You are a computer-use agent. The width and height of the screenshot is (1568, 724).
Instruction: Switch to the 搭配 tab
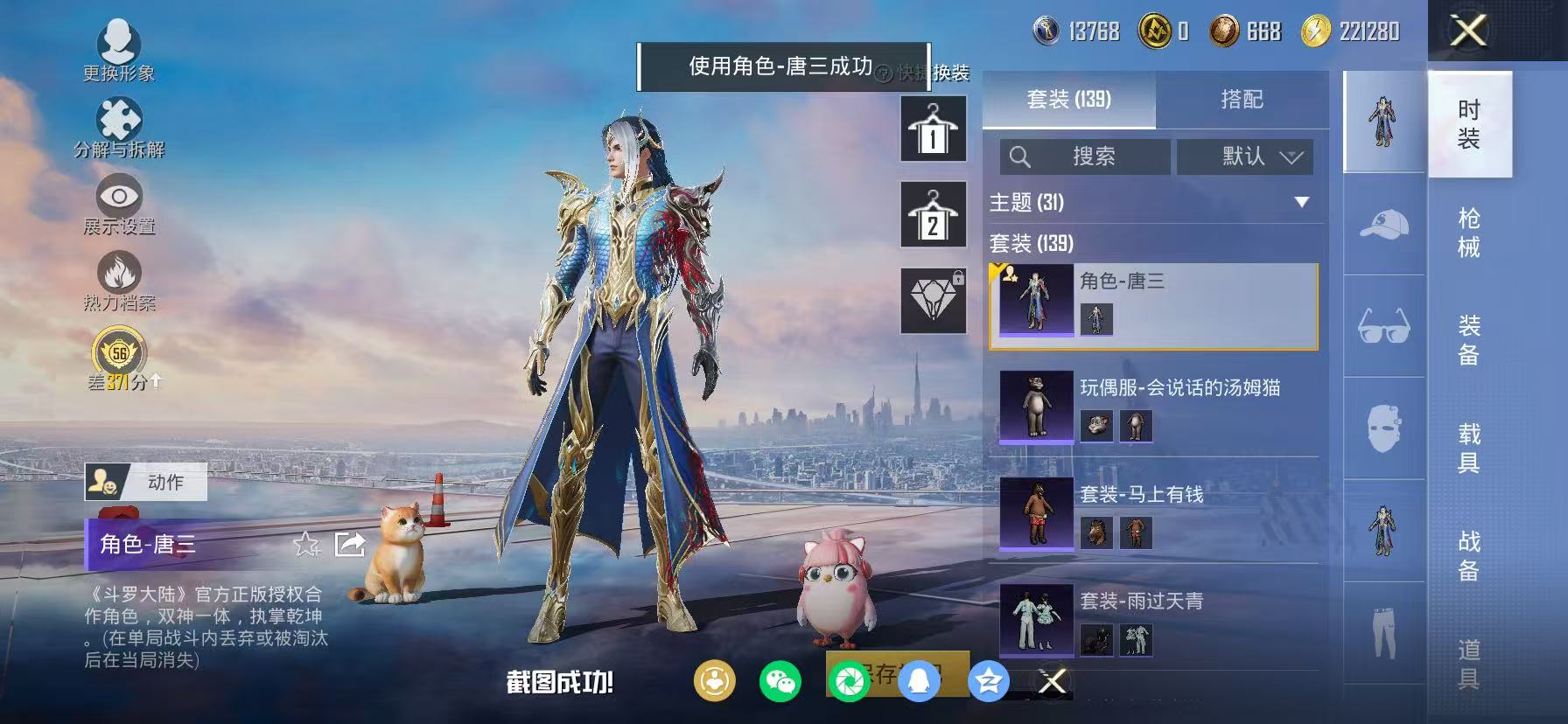1242,100
